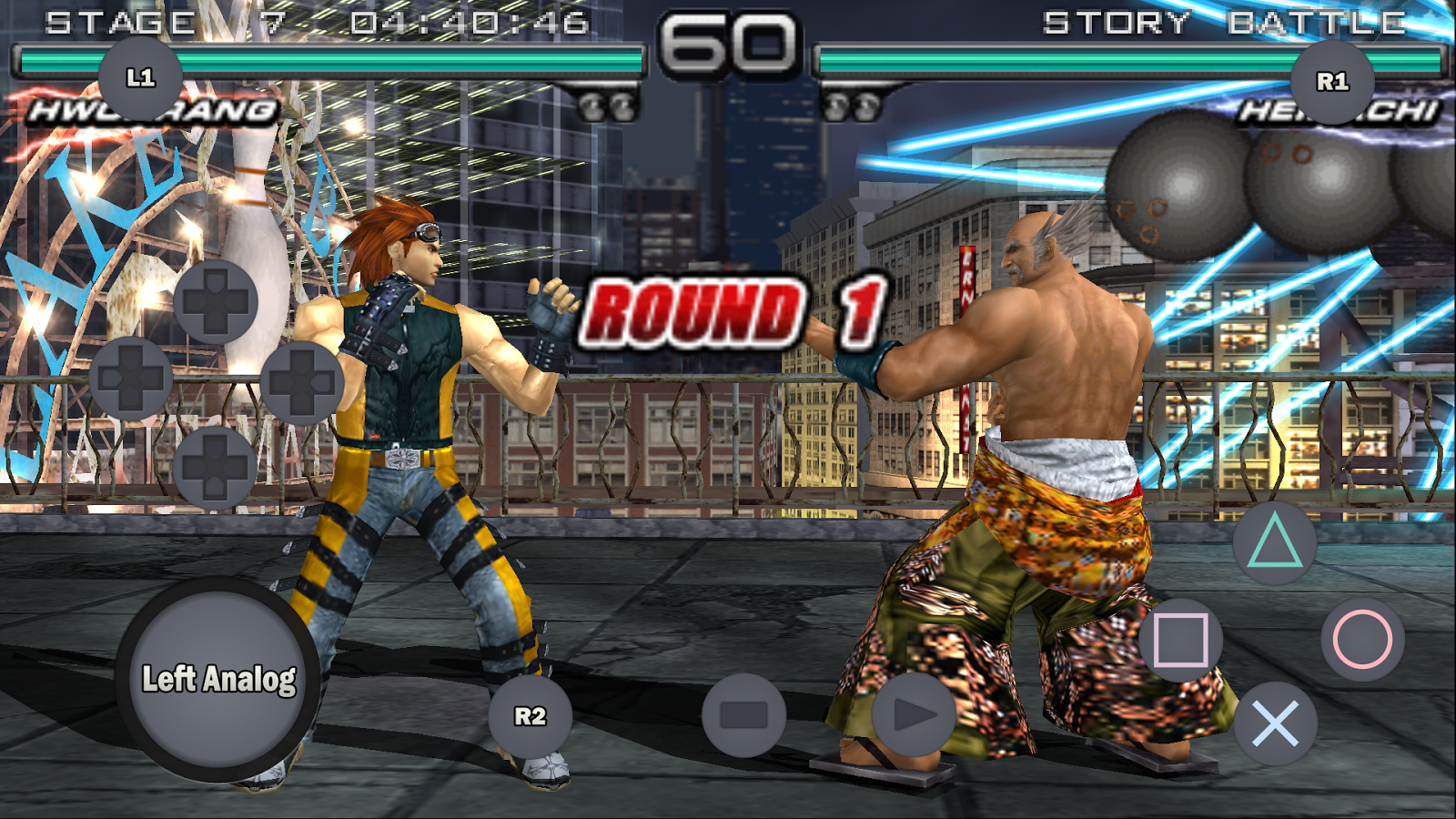Touch the Left Analog stick
The height and width of the screenshot is (819, 1456).
pyautogui.click(x=218, y=679)
